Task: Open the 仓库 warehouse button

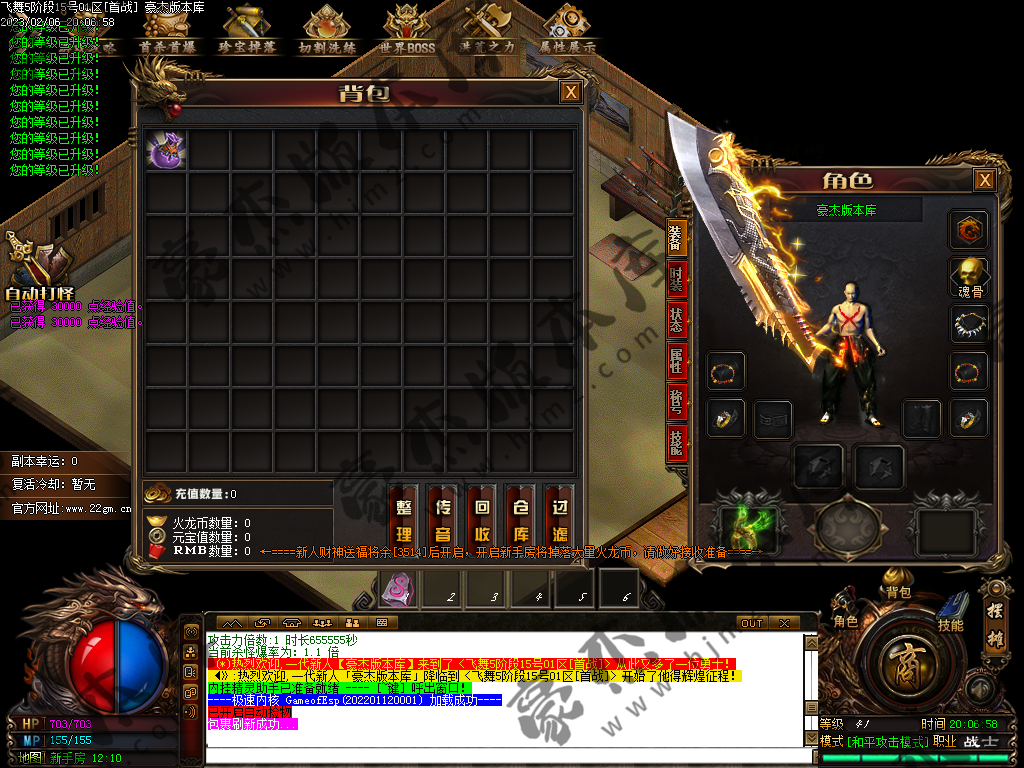Action: (x=521, y=520)
